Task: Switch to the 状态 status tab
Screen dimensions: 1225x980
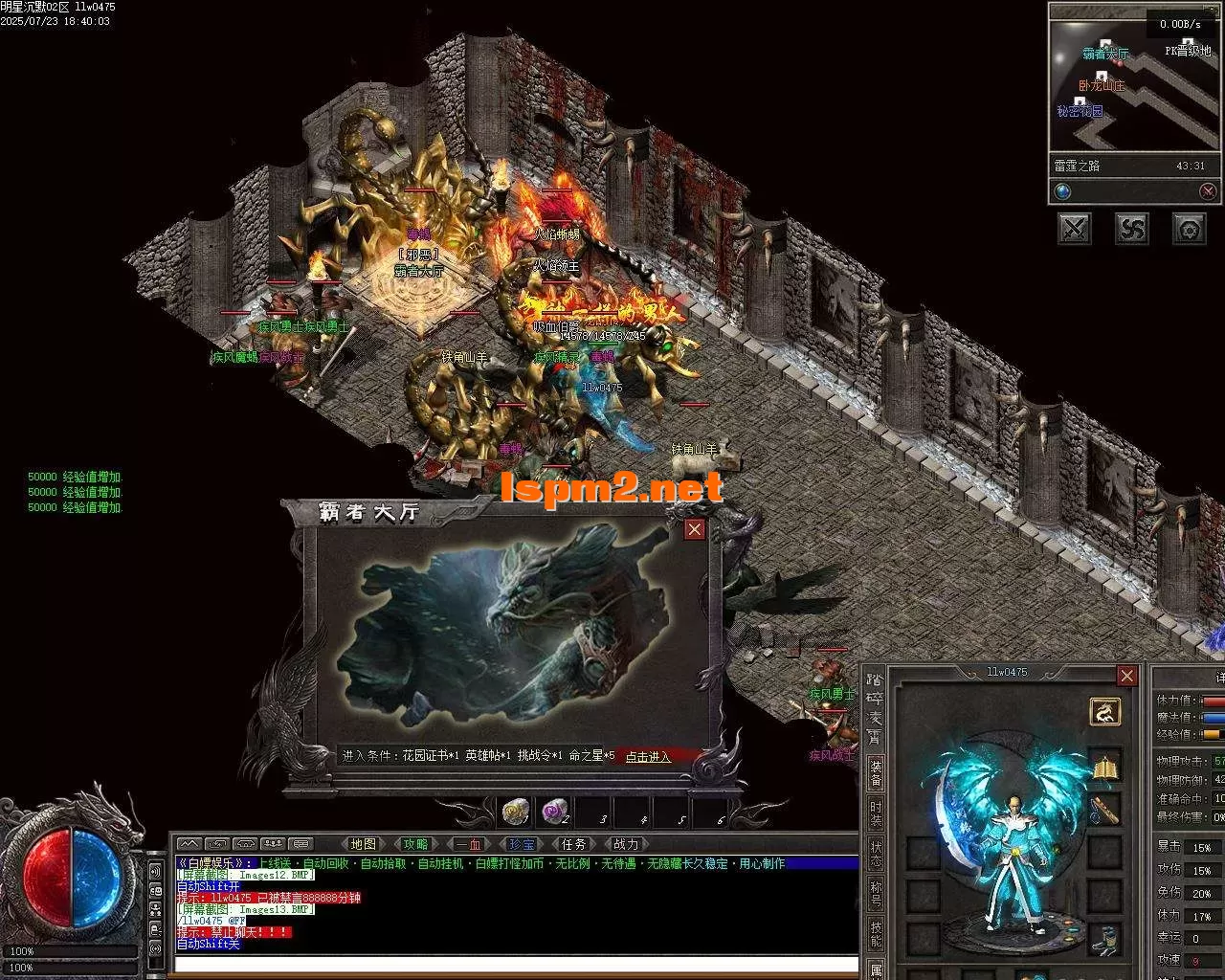Action: click(876, 854)
